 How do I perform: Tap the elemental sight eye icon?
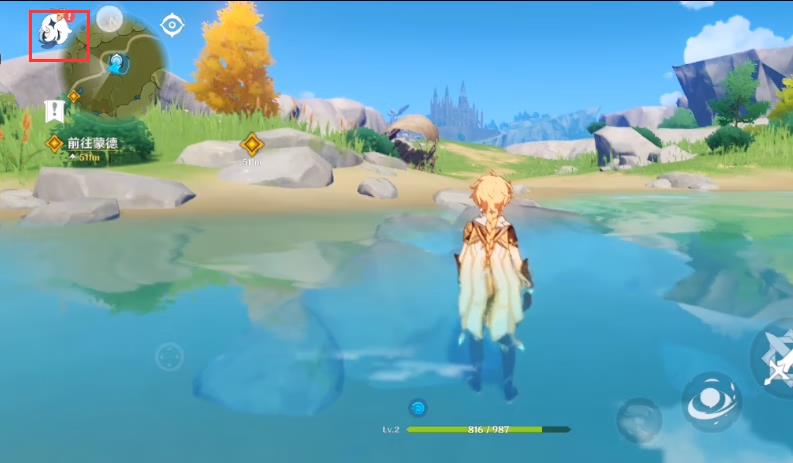click(173, 25)
